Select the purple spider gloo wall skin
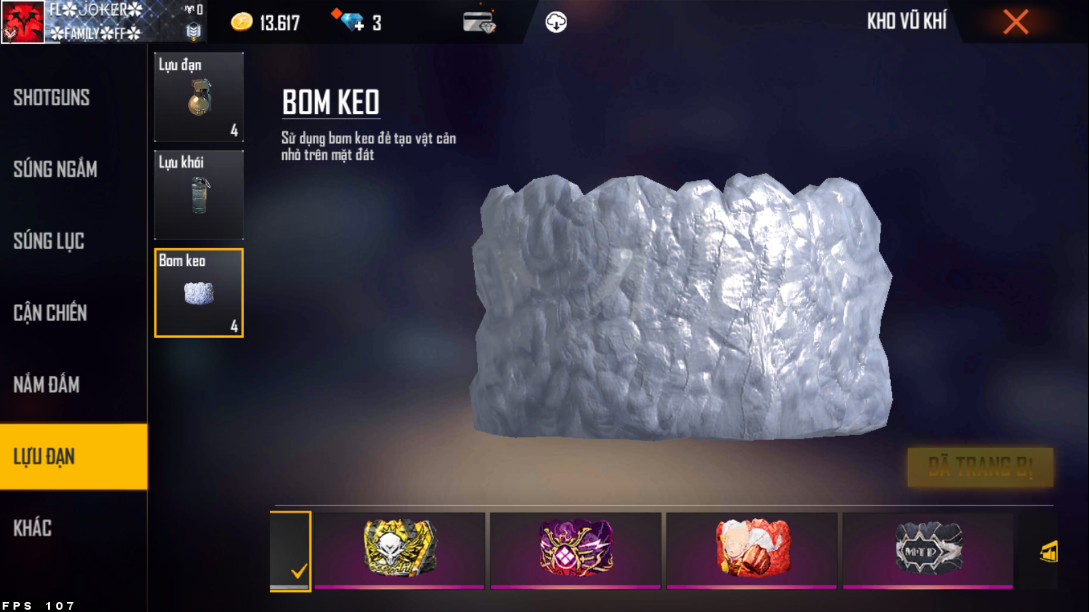Screen dimensions: 1089x612 click(x=576, y=549)
